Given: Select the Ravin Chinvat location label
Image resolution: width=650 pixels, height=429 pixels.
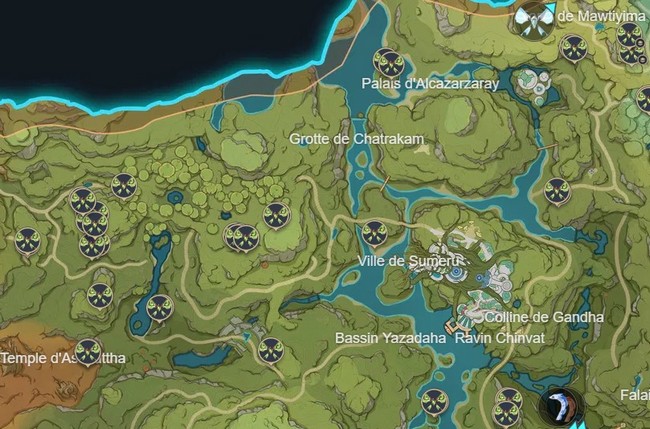Looking at the screenshot, I should tap(499, 338).
